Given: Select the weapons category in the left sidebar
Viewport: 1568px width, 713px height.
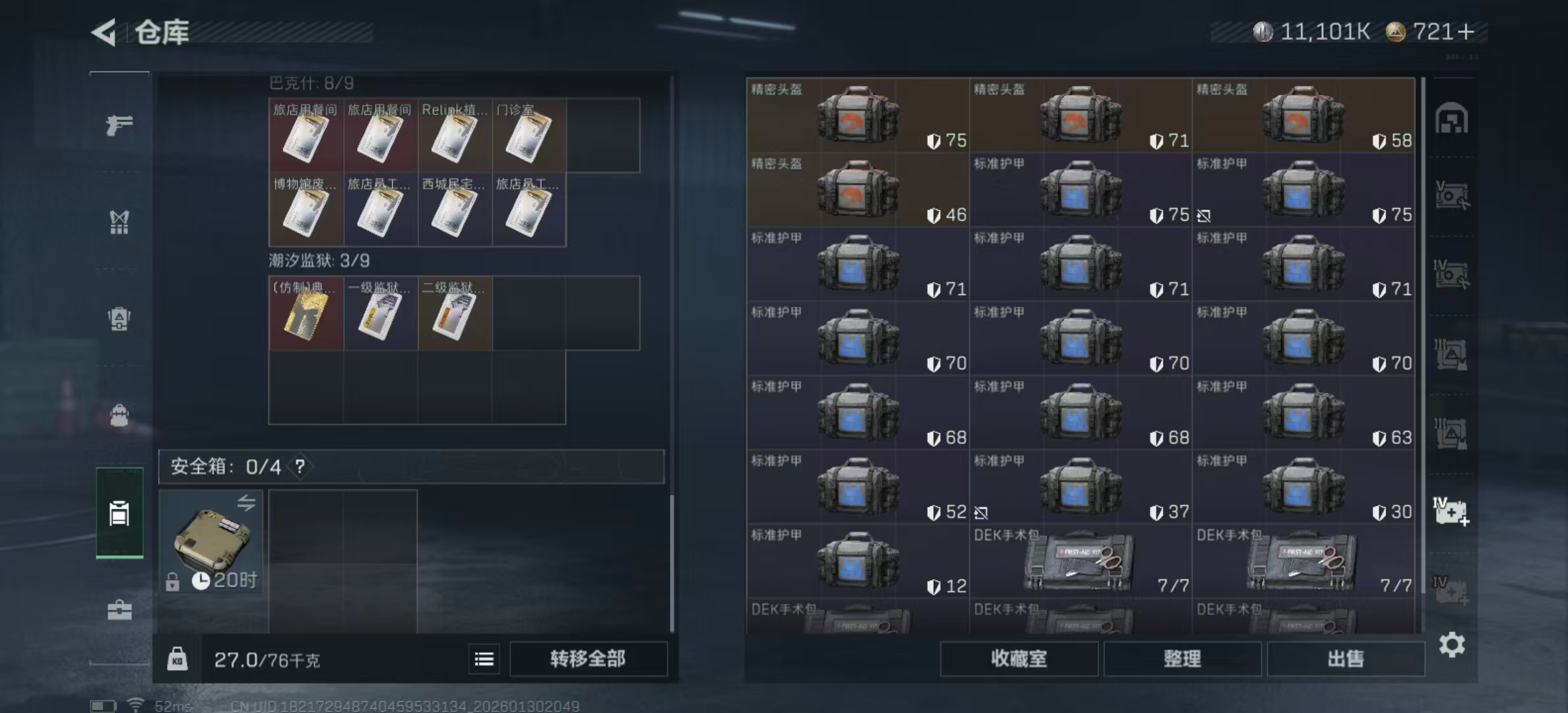Looking at the screenshot, I should tap(119, 124).
